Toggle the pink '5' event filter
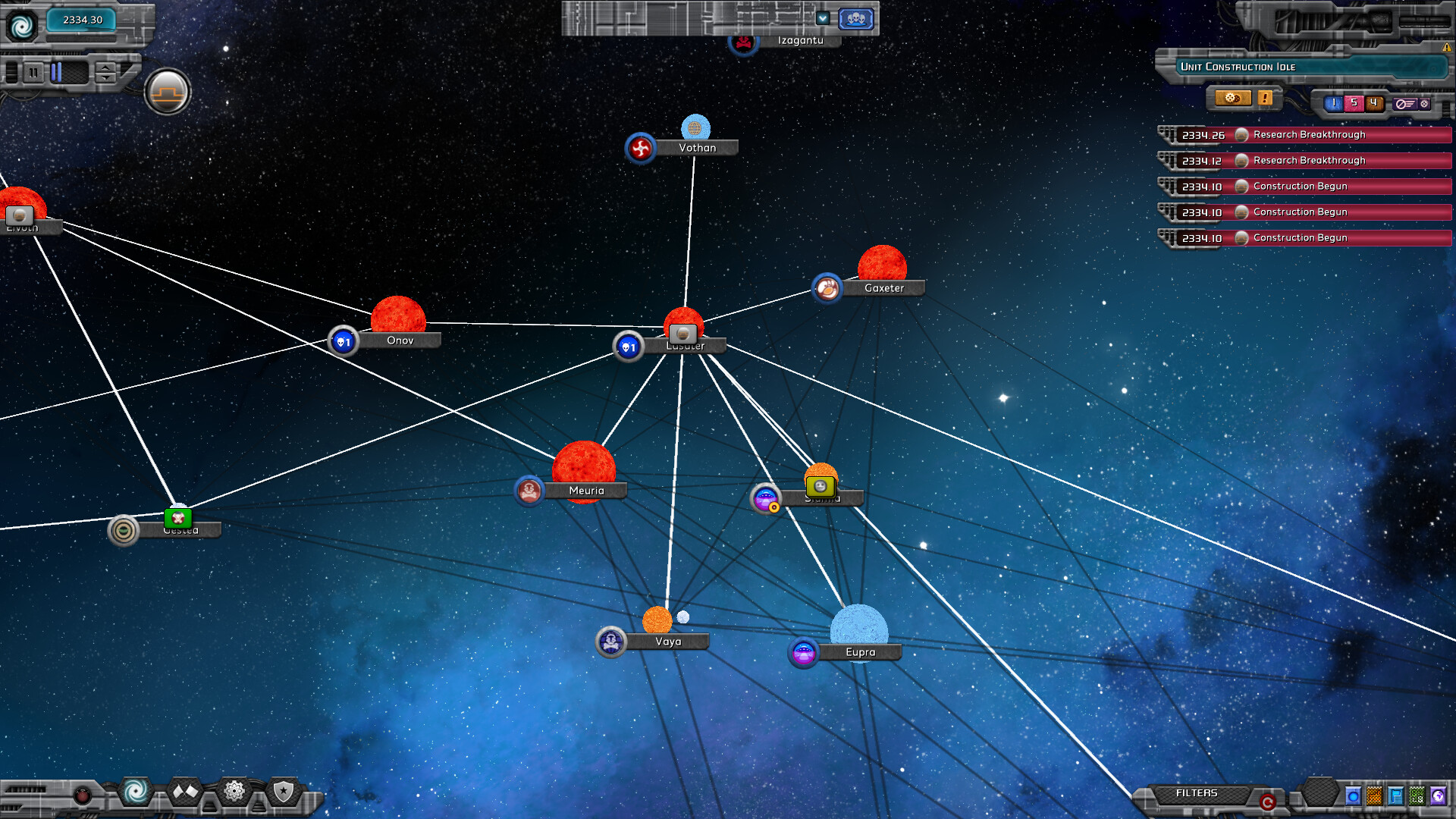The width and height of the screenshot is (1456, 819). pyautogui.click(x=1354, y=102)
